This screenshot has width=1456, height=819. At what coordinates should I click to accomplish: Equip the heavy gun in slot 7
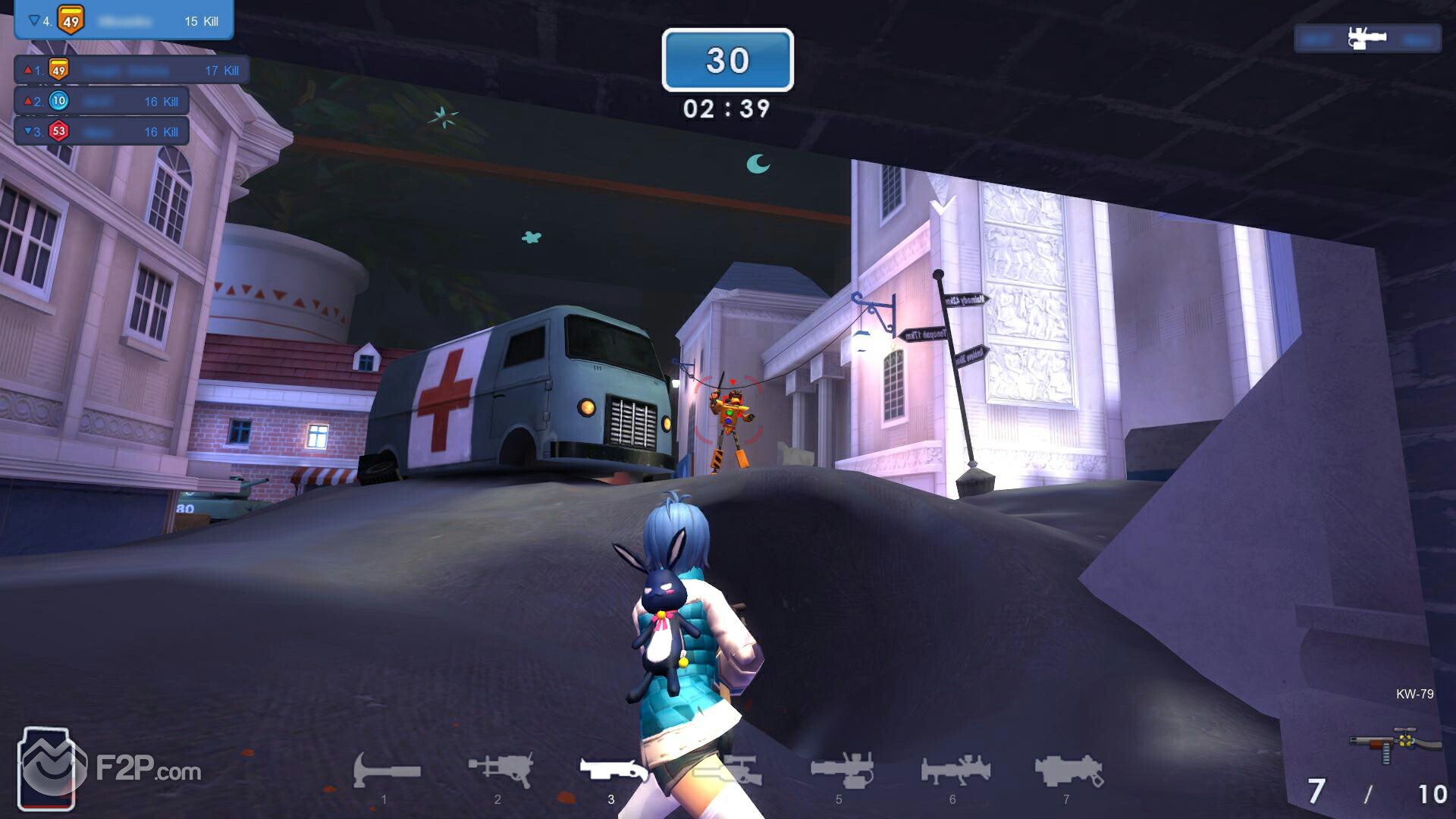click(1068, 770)
